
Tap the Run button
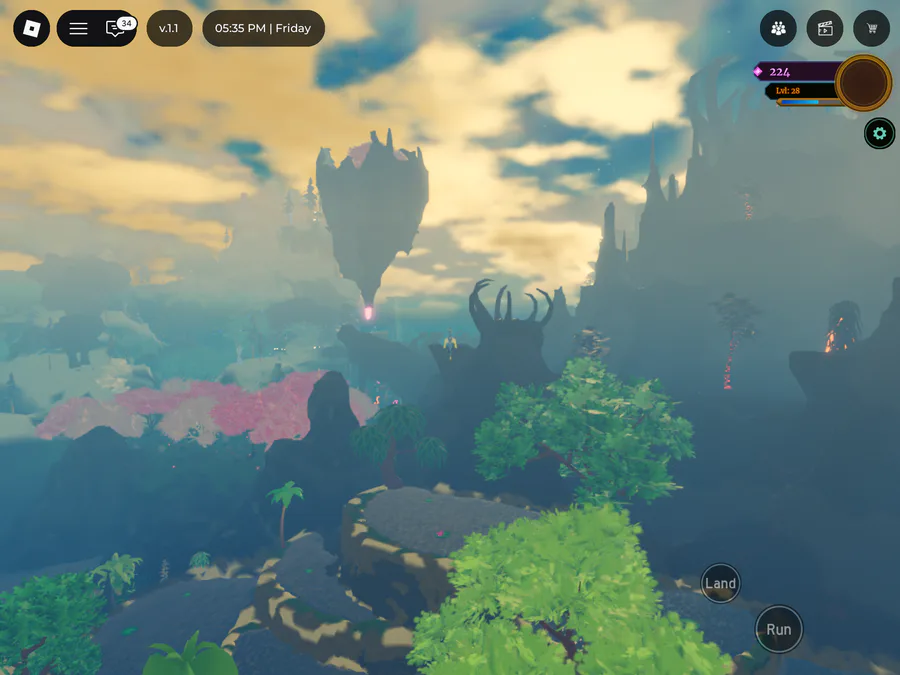pyautogui.click(x=778, y=629)
